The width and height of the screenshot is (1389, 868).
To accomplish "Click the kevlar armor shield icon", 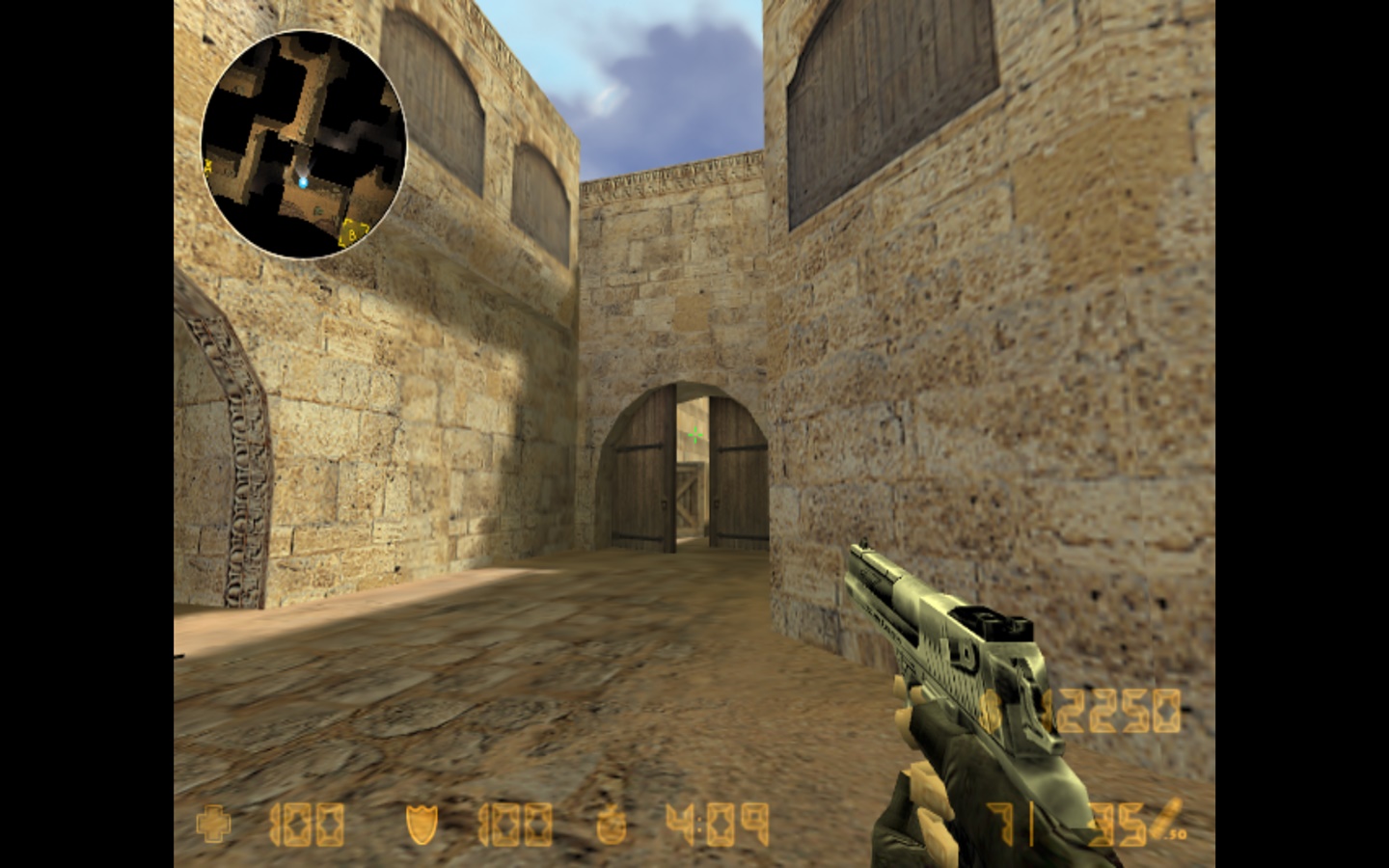I will [x=422, y=825].
